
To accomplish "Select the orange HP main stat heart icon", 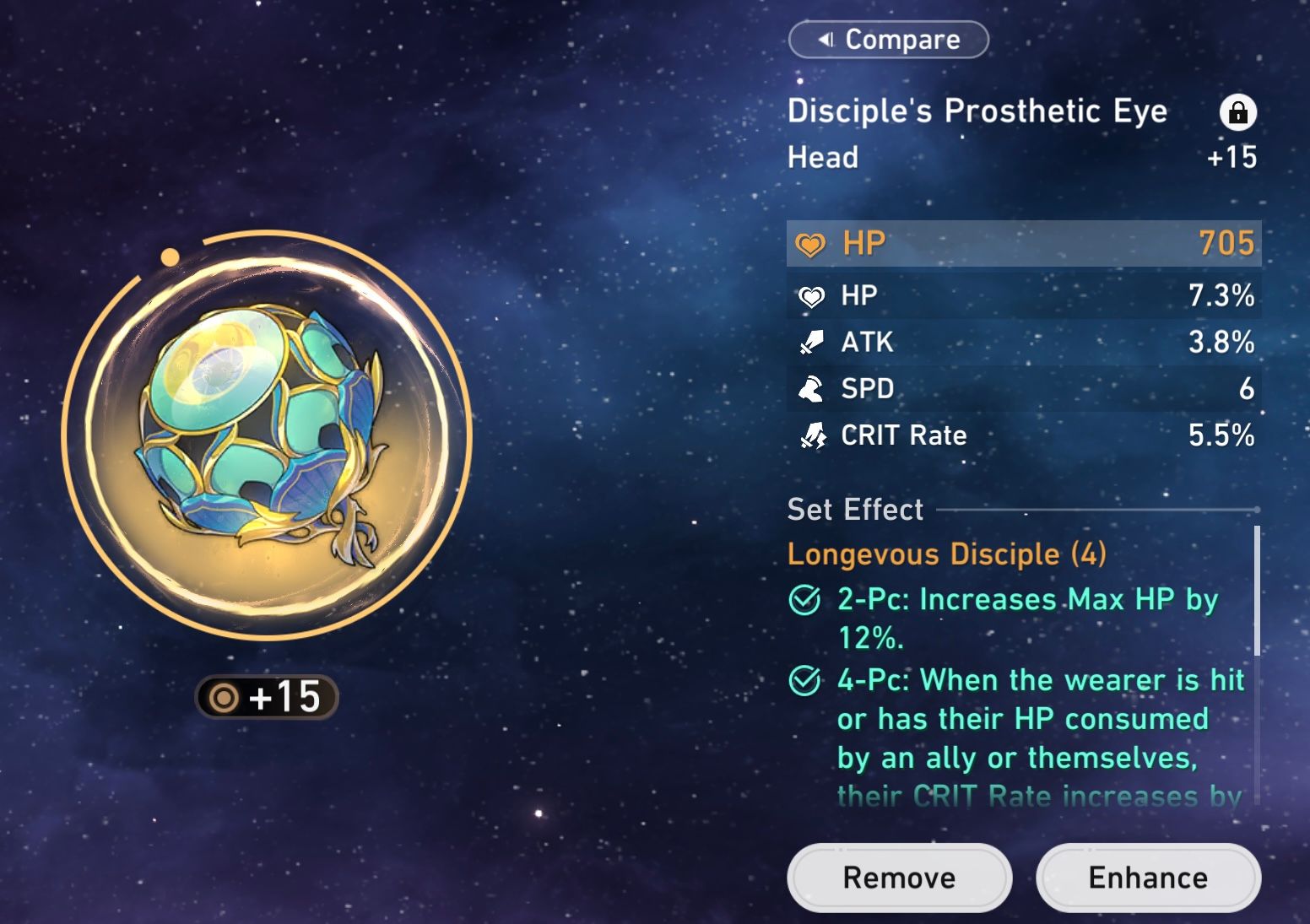I will [812, 243].
